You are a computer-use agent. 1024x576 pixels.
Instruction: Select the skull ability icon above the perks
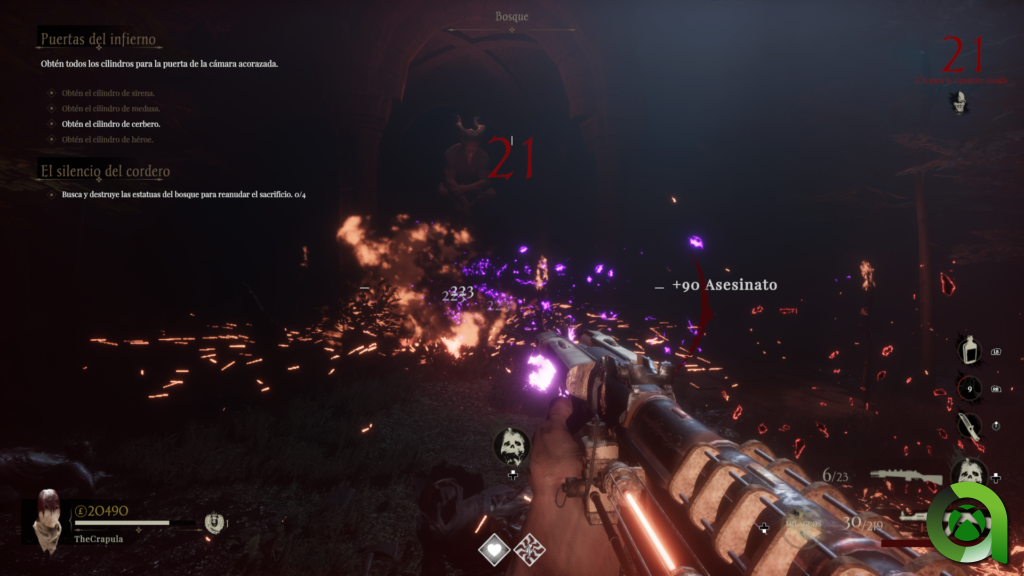512,445
